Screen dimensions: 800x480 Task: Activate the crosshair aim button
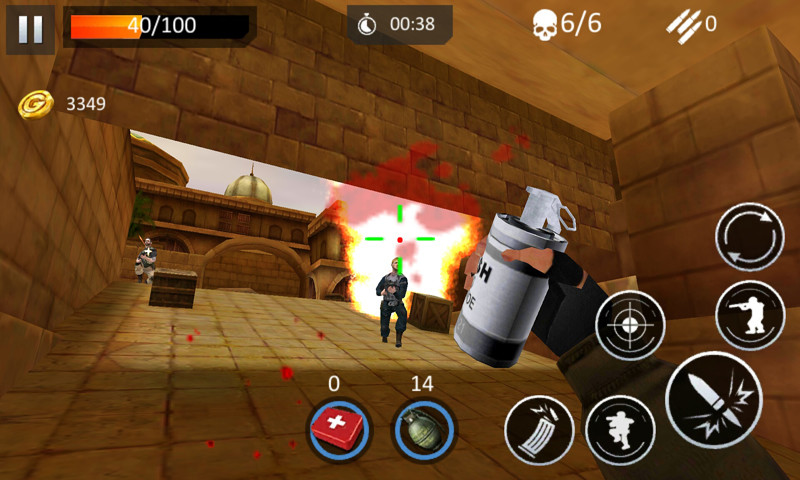click(630, 325)
